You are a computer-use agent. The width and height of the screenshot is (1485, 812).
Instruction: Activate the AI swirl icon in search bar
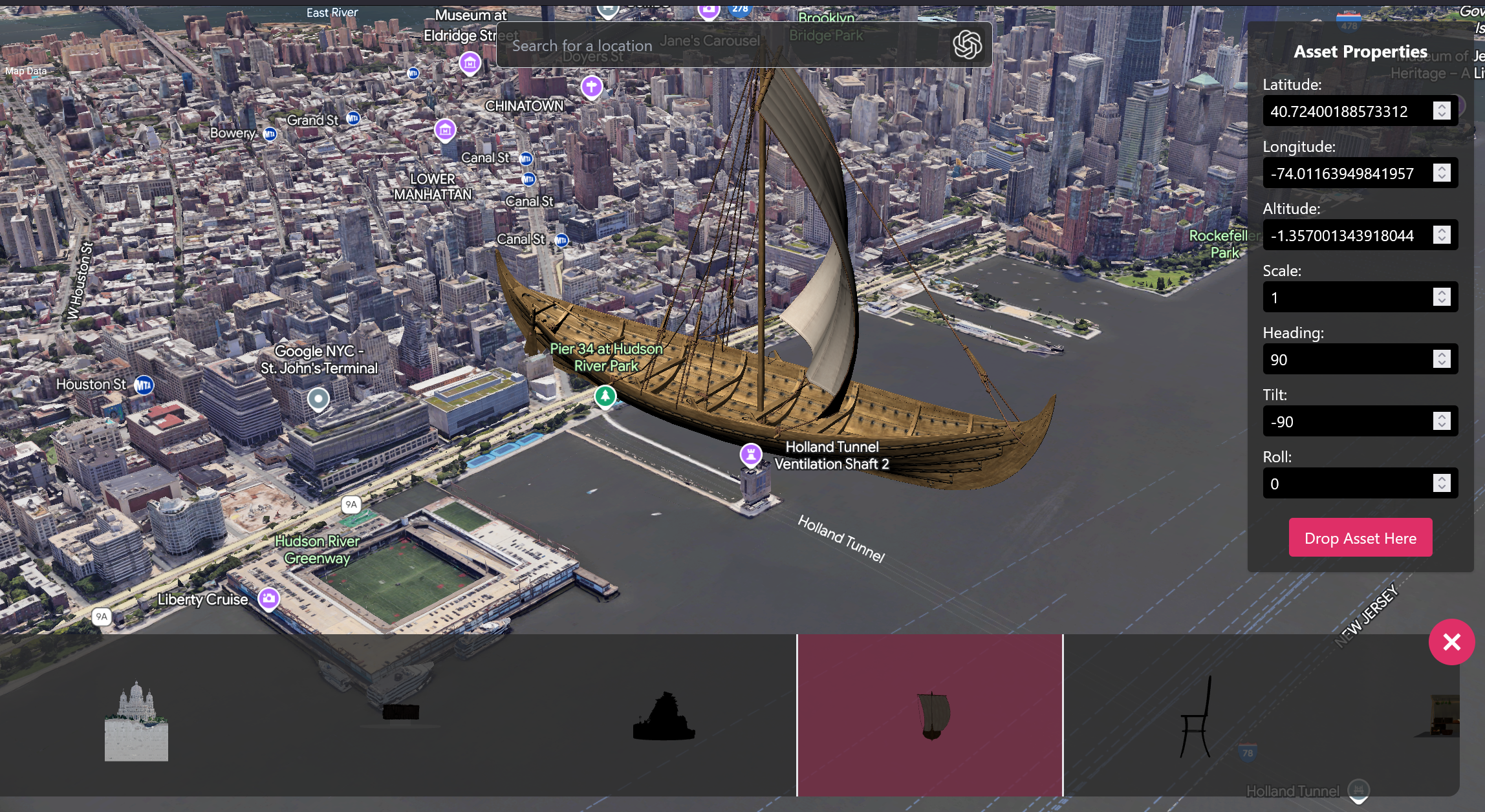[x=967, y=45]
